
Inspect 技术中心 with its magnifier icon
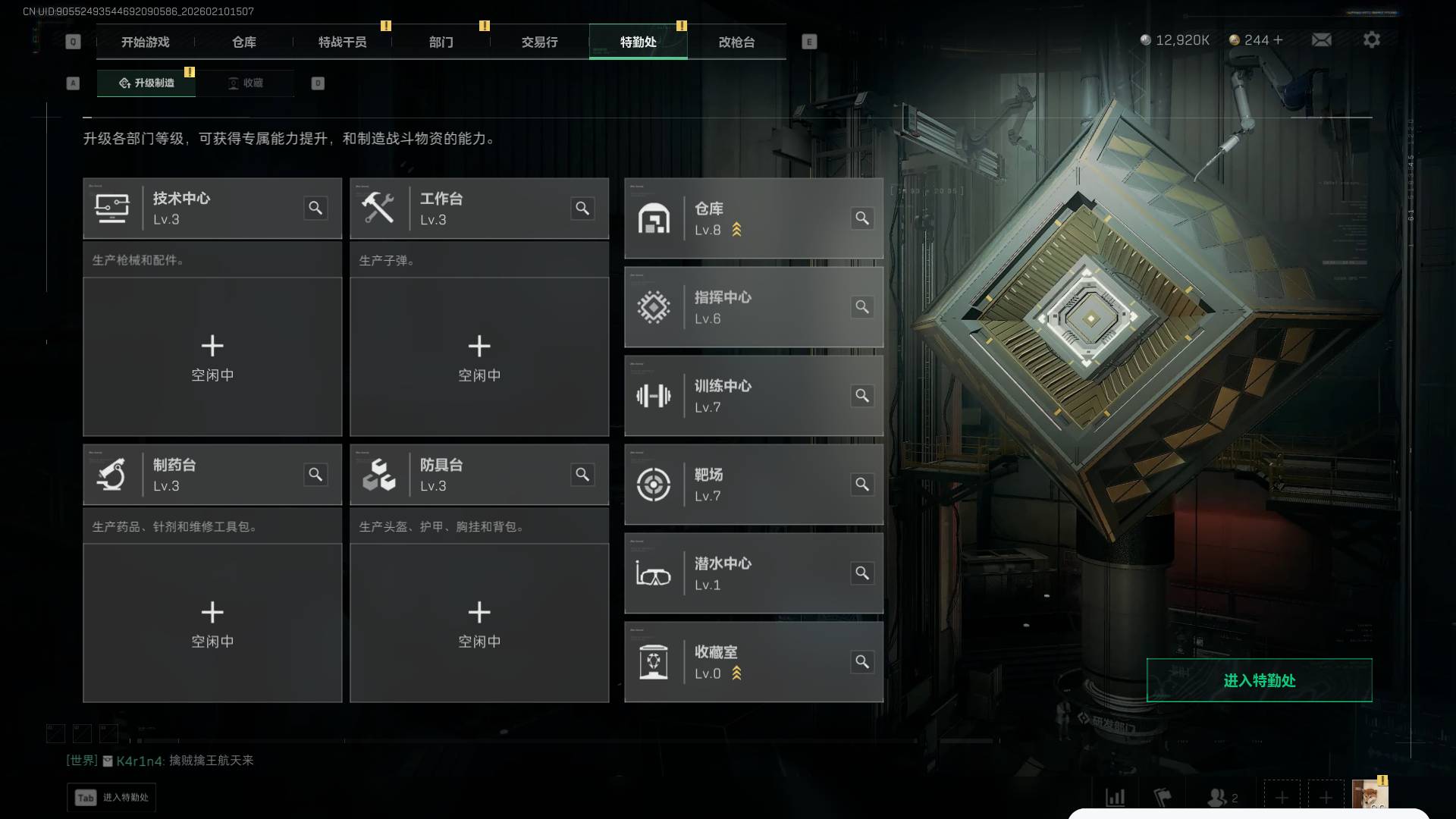coord(315,208)
